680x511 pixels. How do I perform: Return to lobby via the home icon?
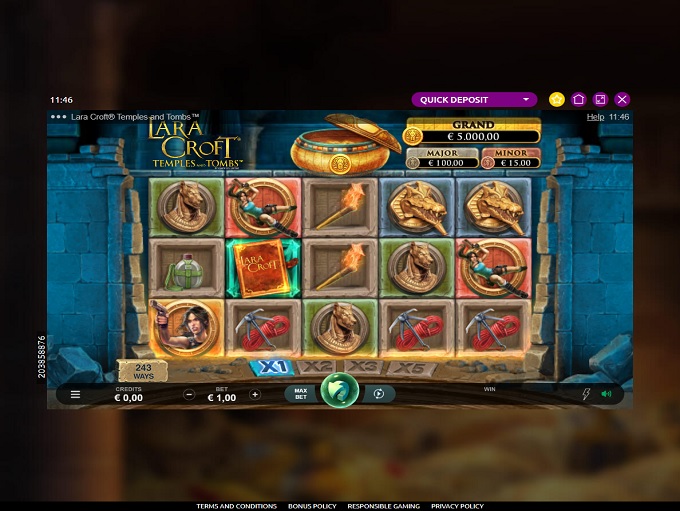click(579, 100)
